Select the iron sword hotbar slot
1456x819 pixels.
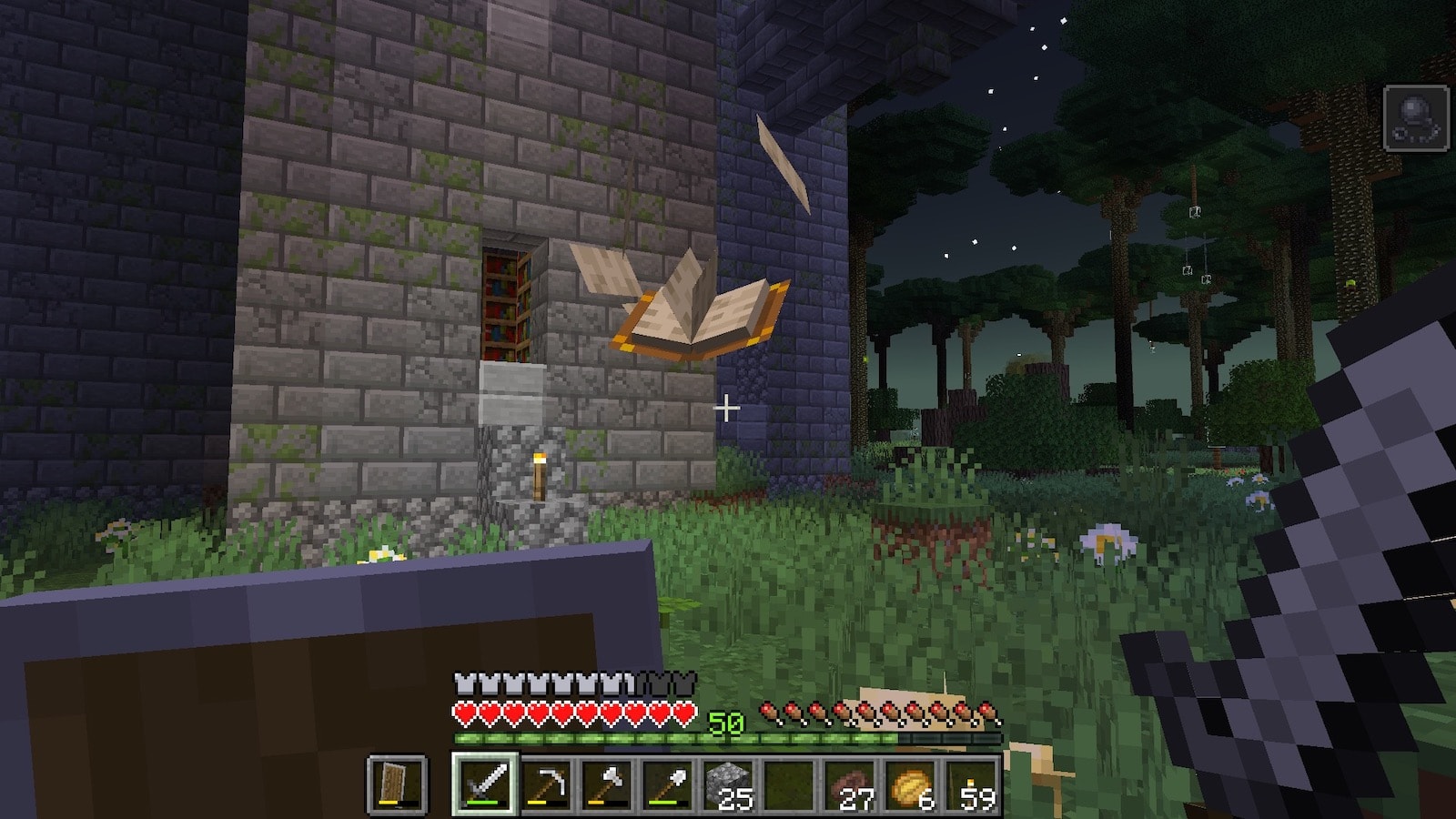click(x=484, y=784)
